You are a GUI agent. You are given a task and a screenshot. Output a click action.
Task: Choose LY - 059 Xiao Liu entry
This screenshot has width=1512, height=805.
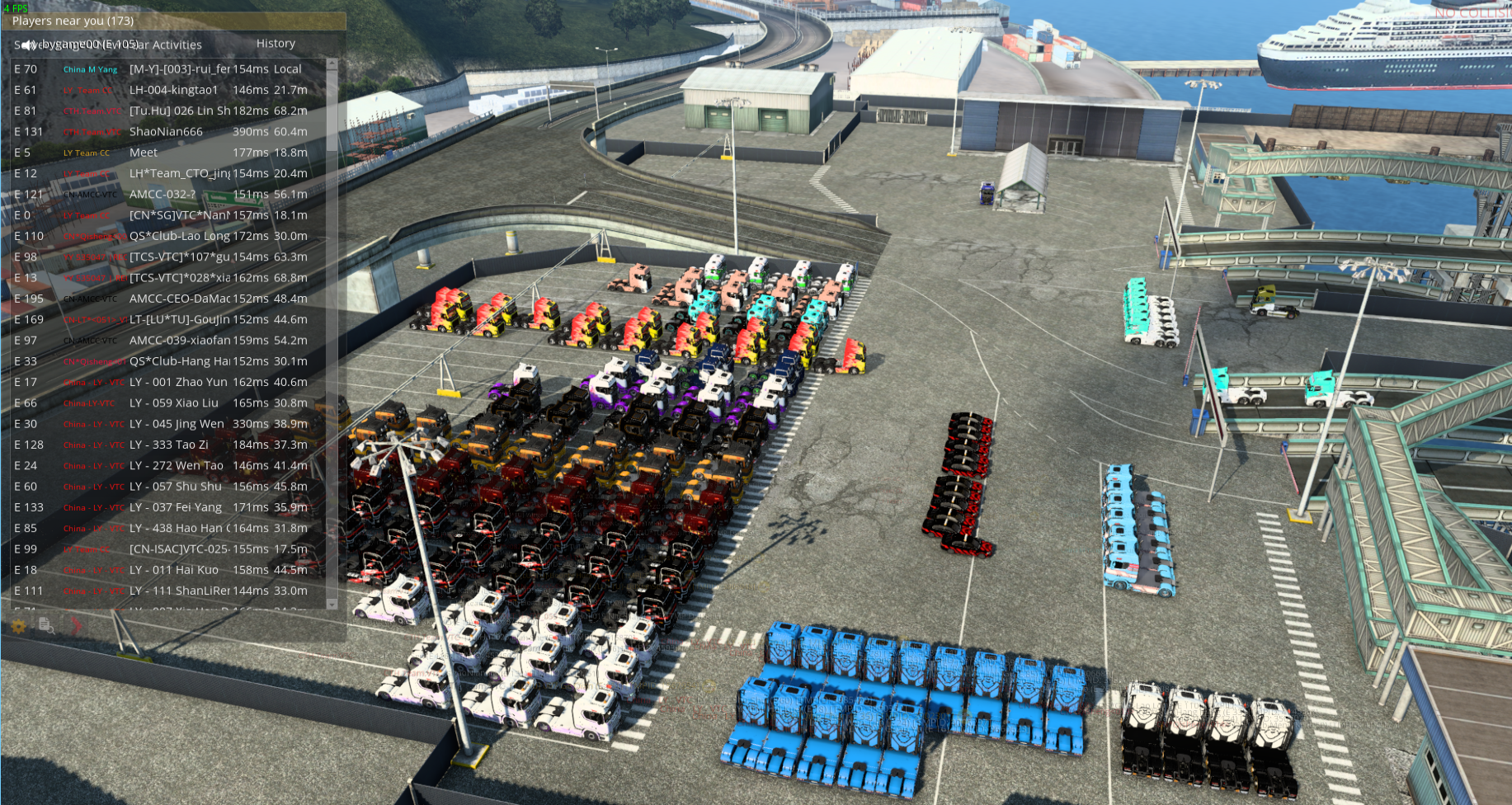tap(174, 402)
